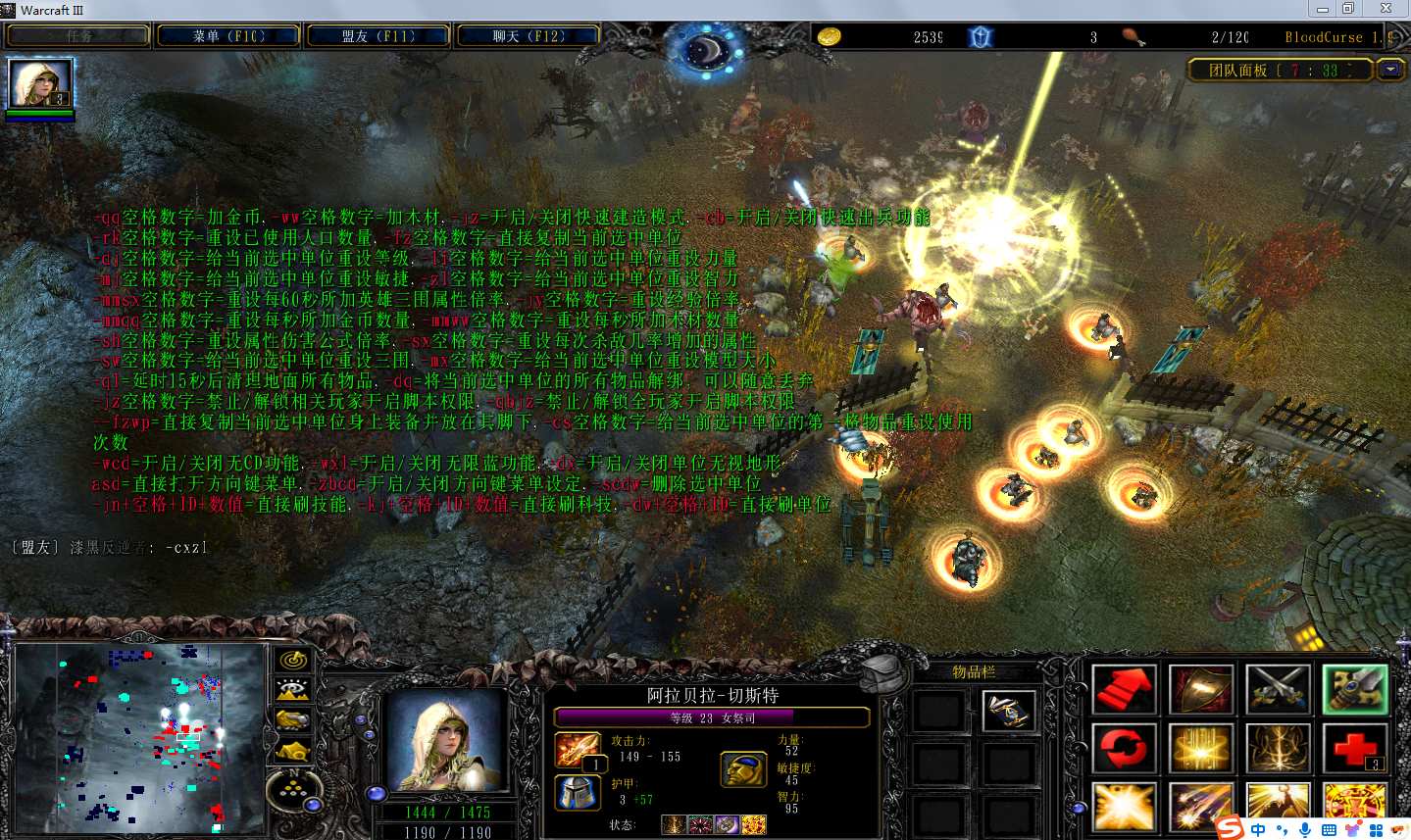
Task: Cast the falling meteors ability
Action: (1200, 808)
